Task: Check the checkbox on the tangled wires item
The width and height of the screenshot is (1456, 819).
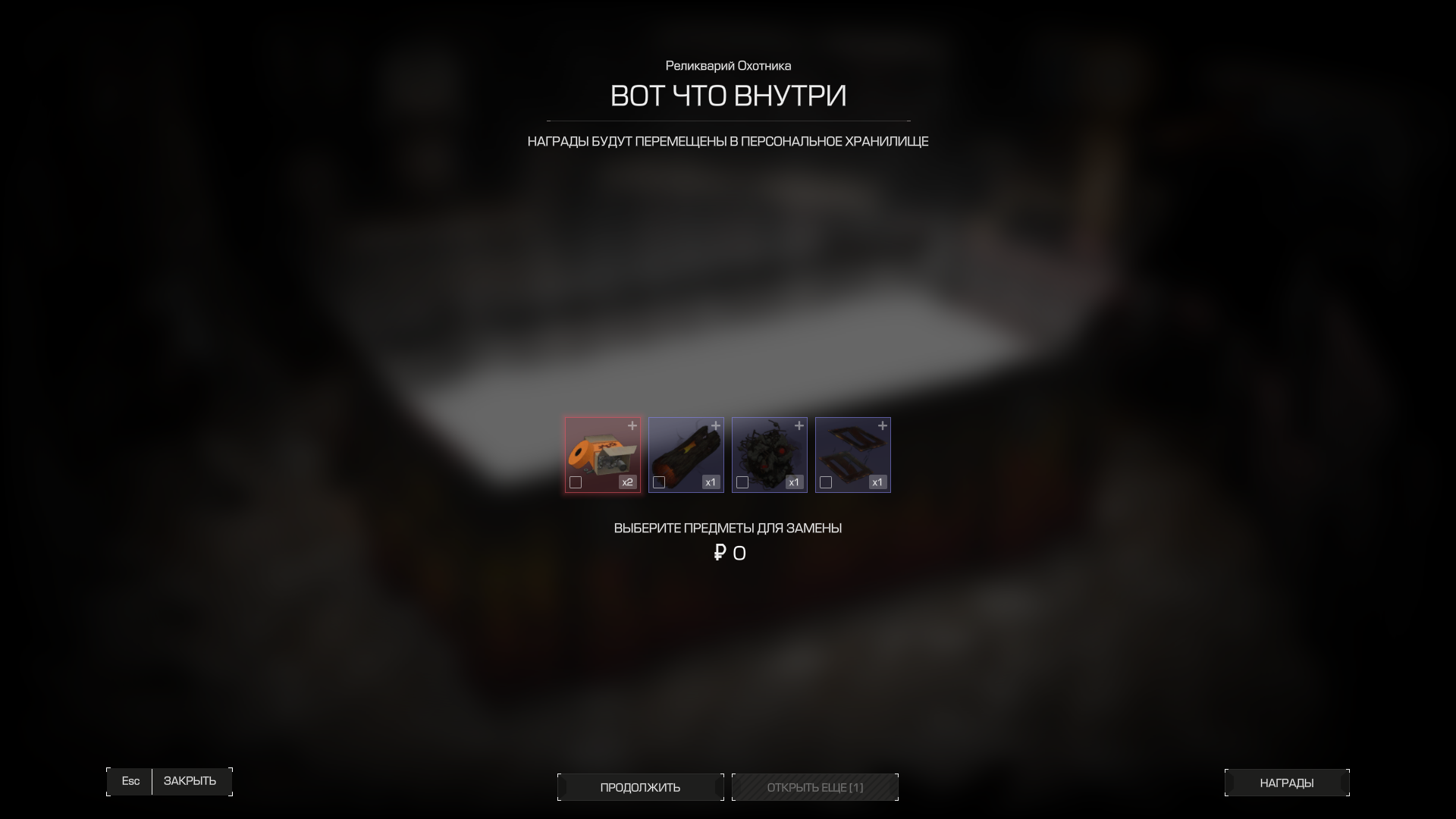Action: click(742, 482)
